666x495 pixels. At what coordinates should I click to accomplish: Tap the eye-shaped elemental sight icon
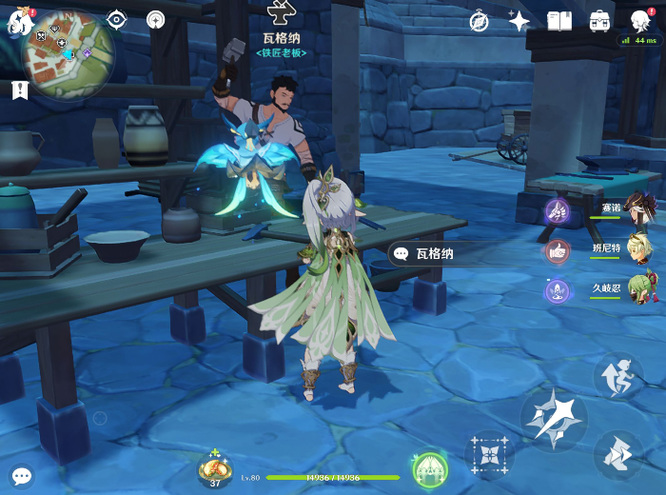pos(116,20)
